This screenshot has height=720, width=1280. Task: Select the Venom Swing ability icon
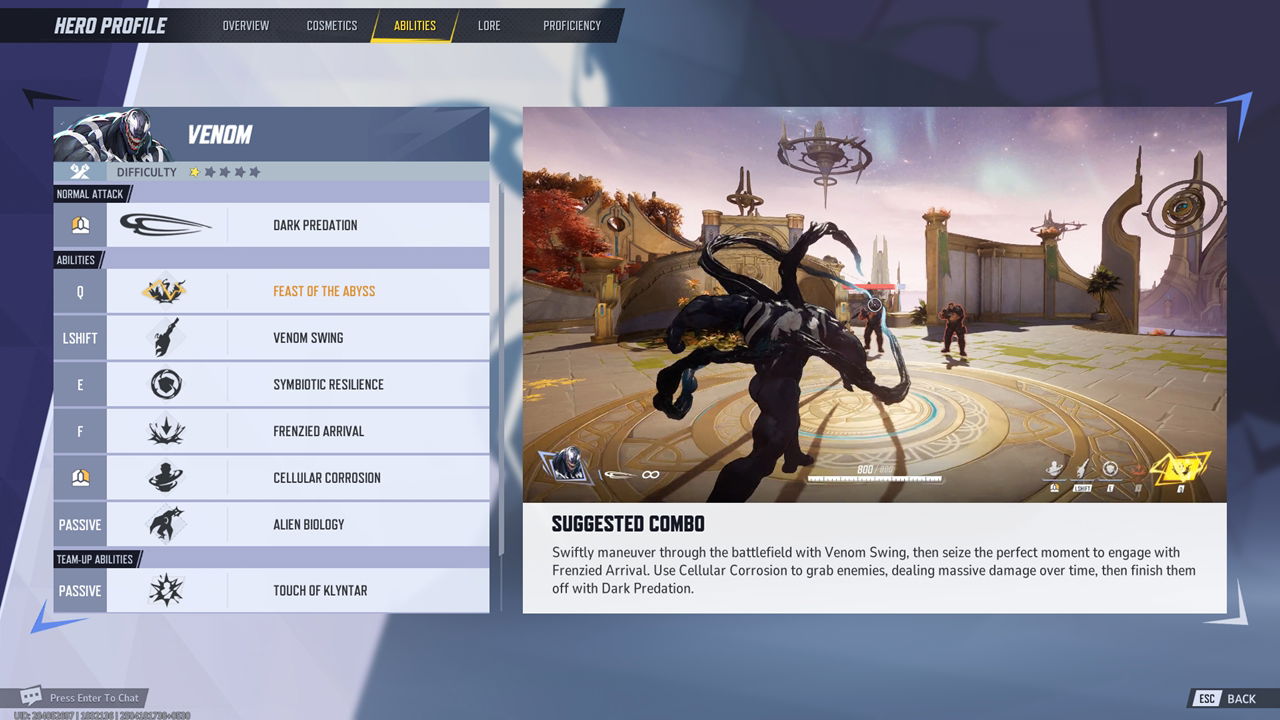tap(167, 337)
